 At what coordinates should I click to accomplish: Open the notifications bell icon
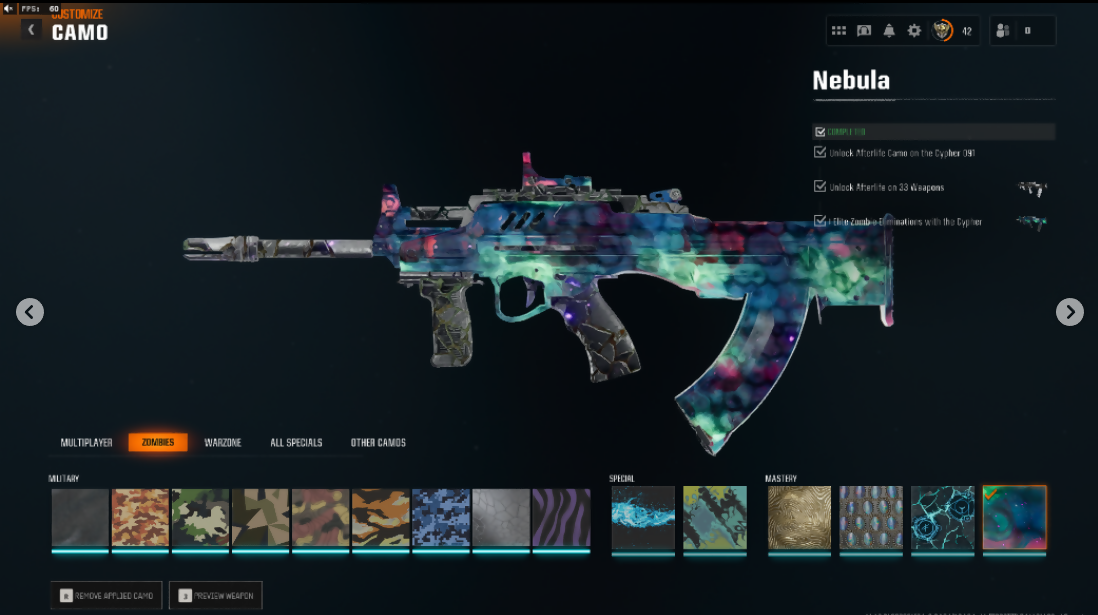pyautogui.click(x=889, y=31)
